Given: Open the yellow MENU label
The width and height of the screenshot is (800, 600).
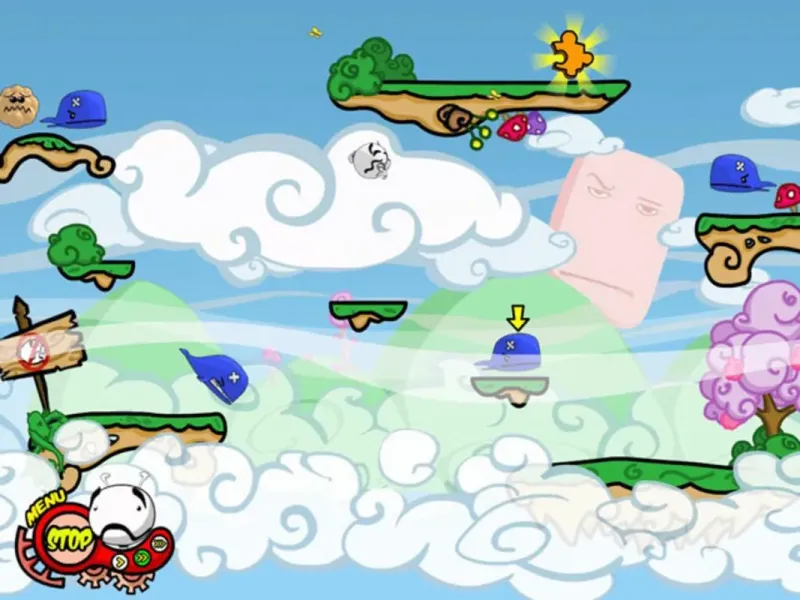Looking at the screenshot, I should (45, 507).
